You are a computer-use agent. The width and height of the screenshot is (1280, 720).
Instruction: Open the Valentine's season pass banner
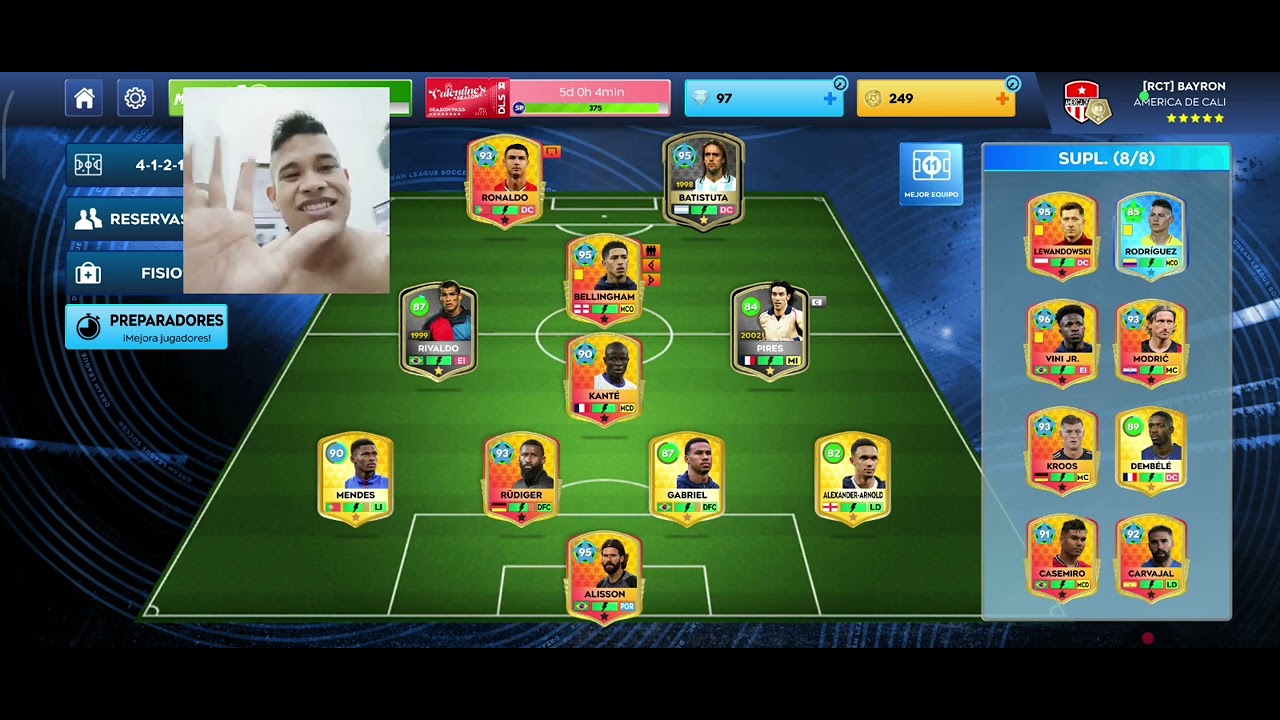point(467,98)
